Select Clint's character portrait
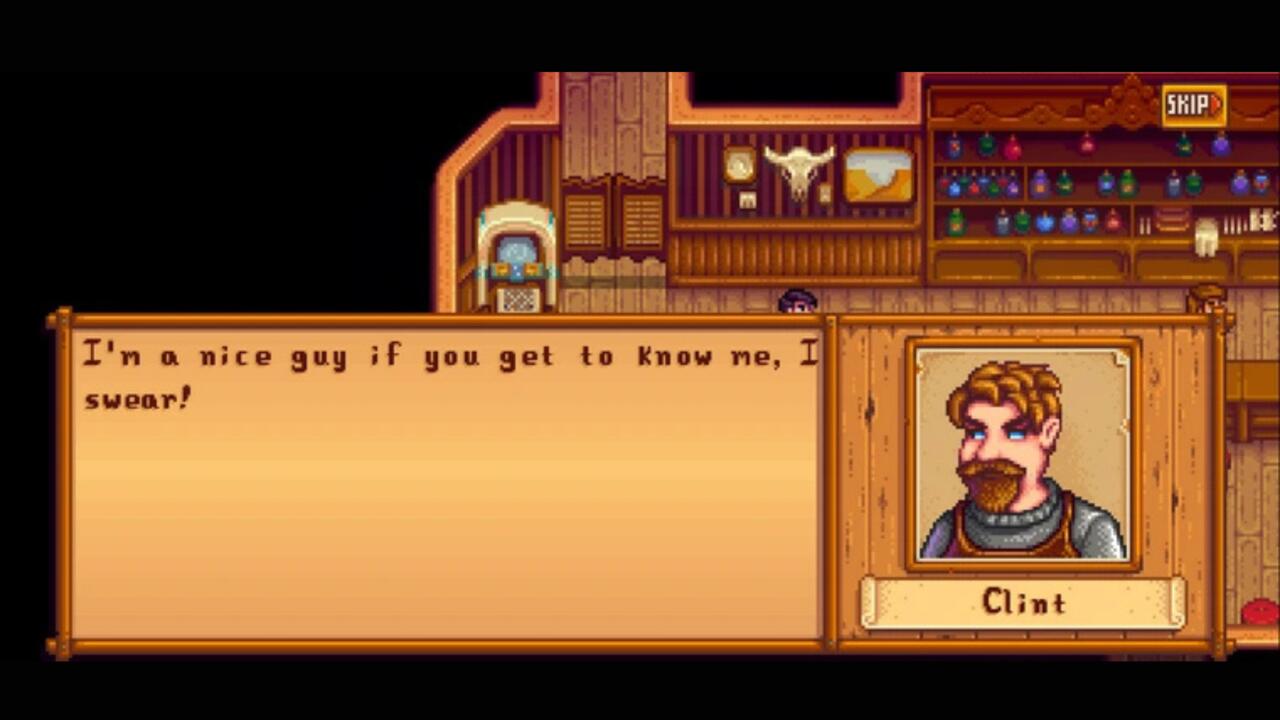 [1021, 452]
